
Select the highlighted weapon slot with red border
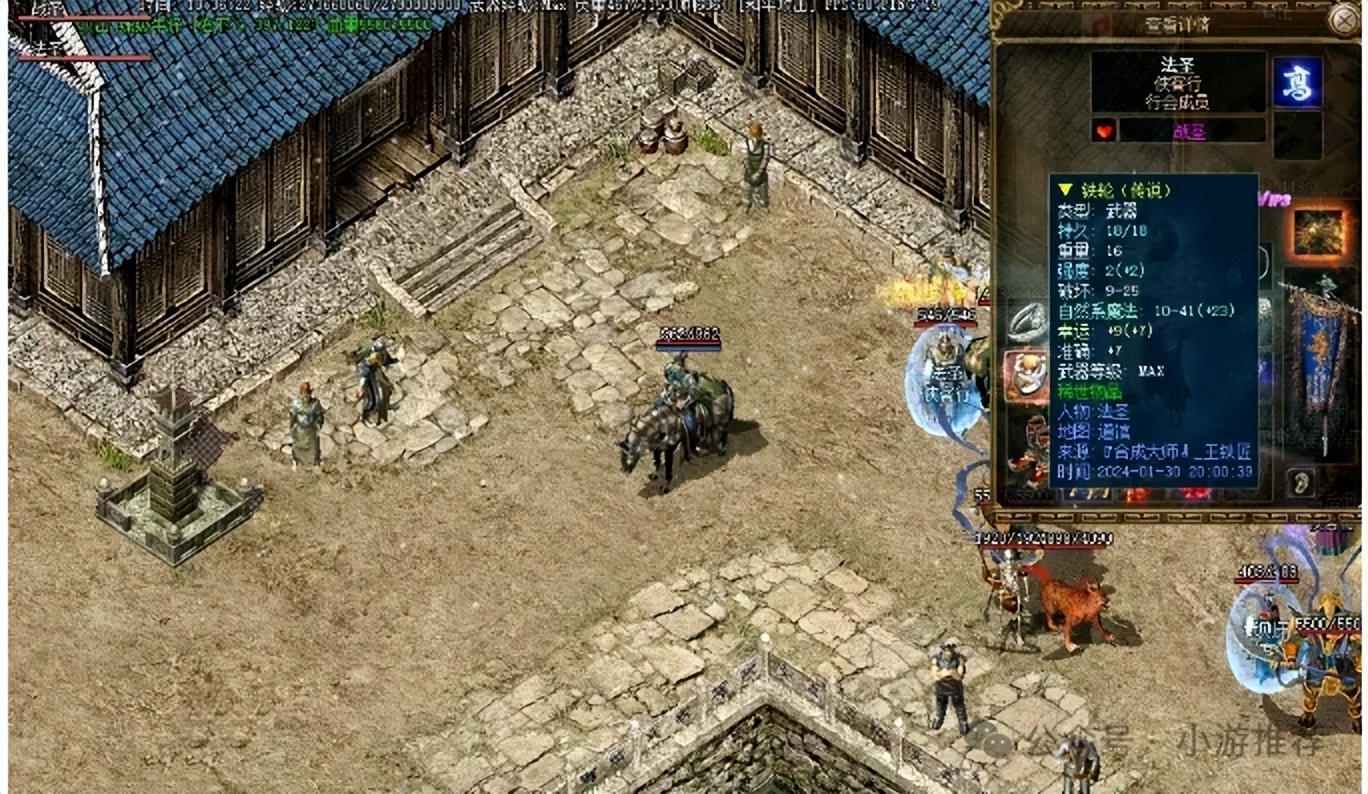1027,375
